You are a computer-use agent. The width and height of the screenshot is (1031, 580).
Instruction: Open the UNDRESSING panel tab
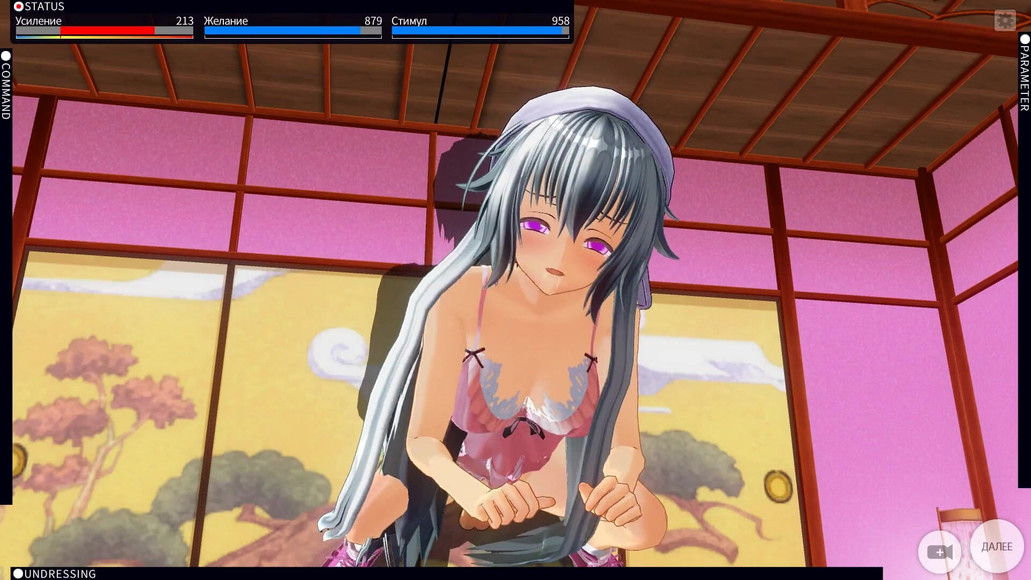pyautogui.click(x=55, y=574)
